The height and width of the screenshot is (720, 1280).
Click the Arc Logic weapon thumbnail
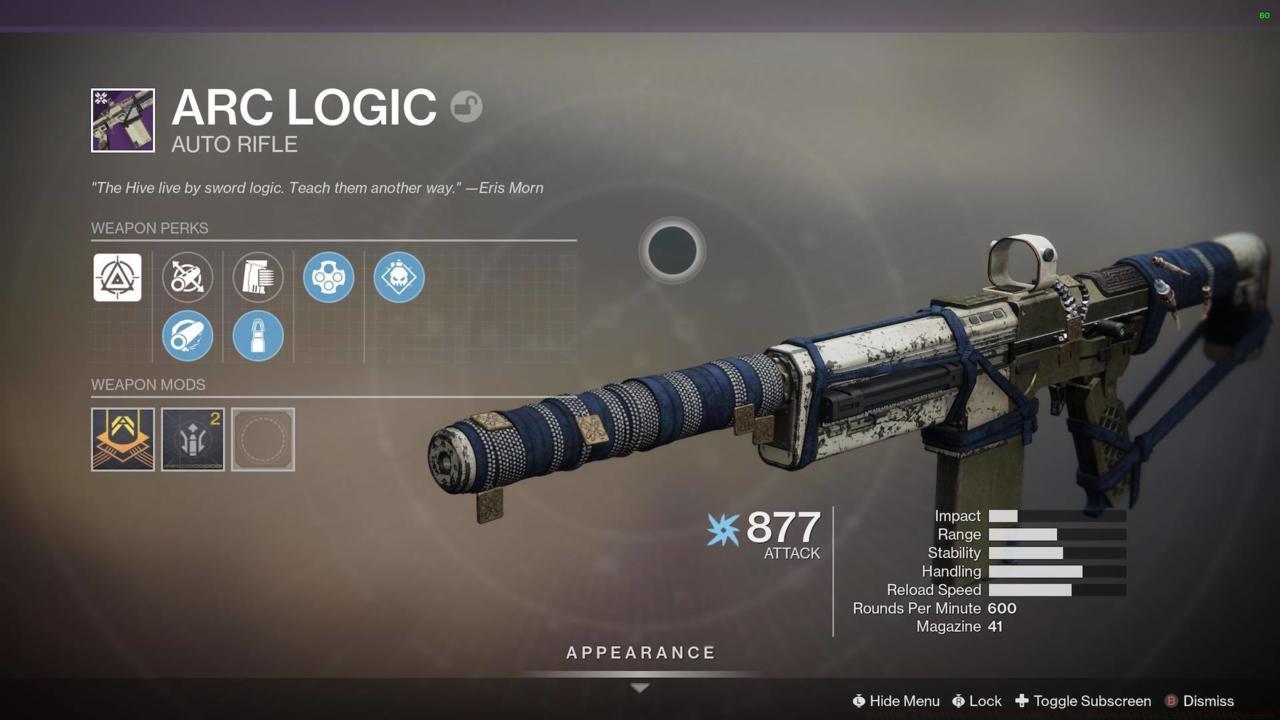tap(123, 120)
